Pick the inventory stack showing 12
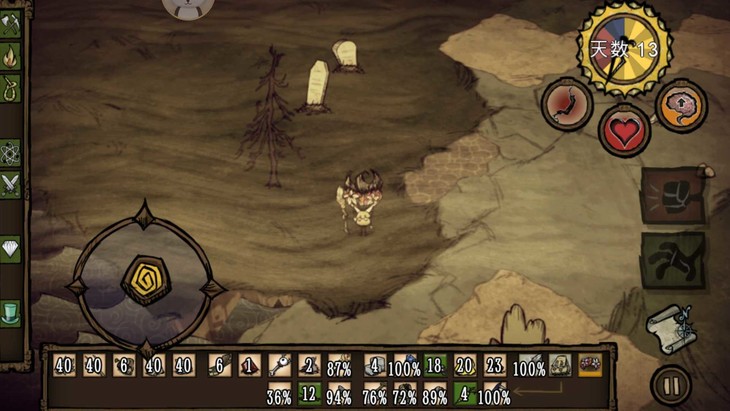Viewport: 730px width, 411px height. click(309, 394)
